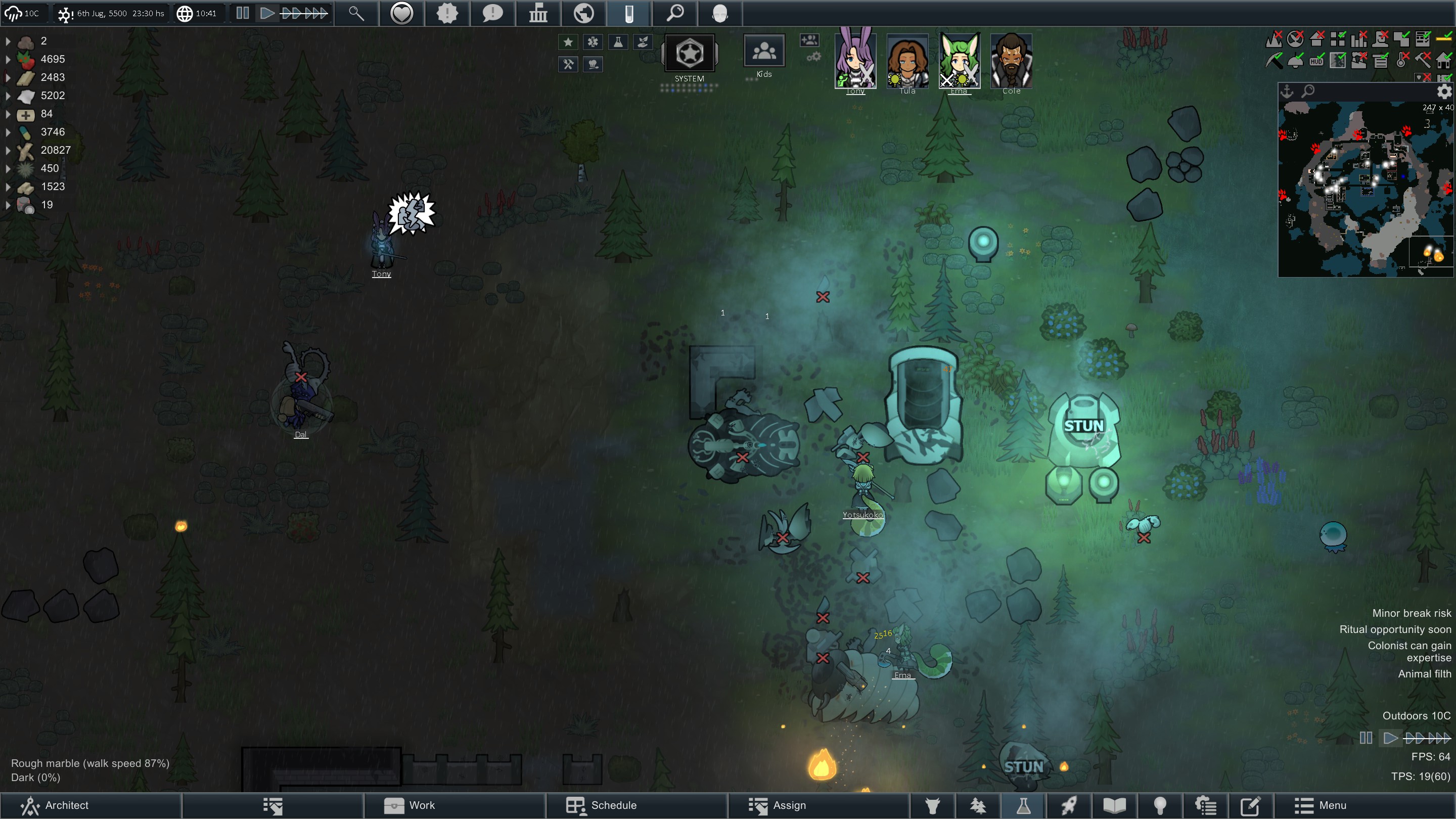Viewport: 1456px width, 819px height.
Task: Open the top heart icon button
Action: [402, 13]
